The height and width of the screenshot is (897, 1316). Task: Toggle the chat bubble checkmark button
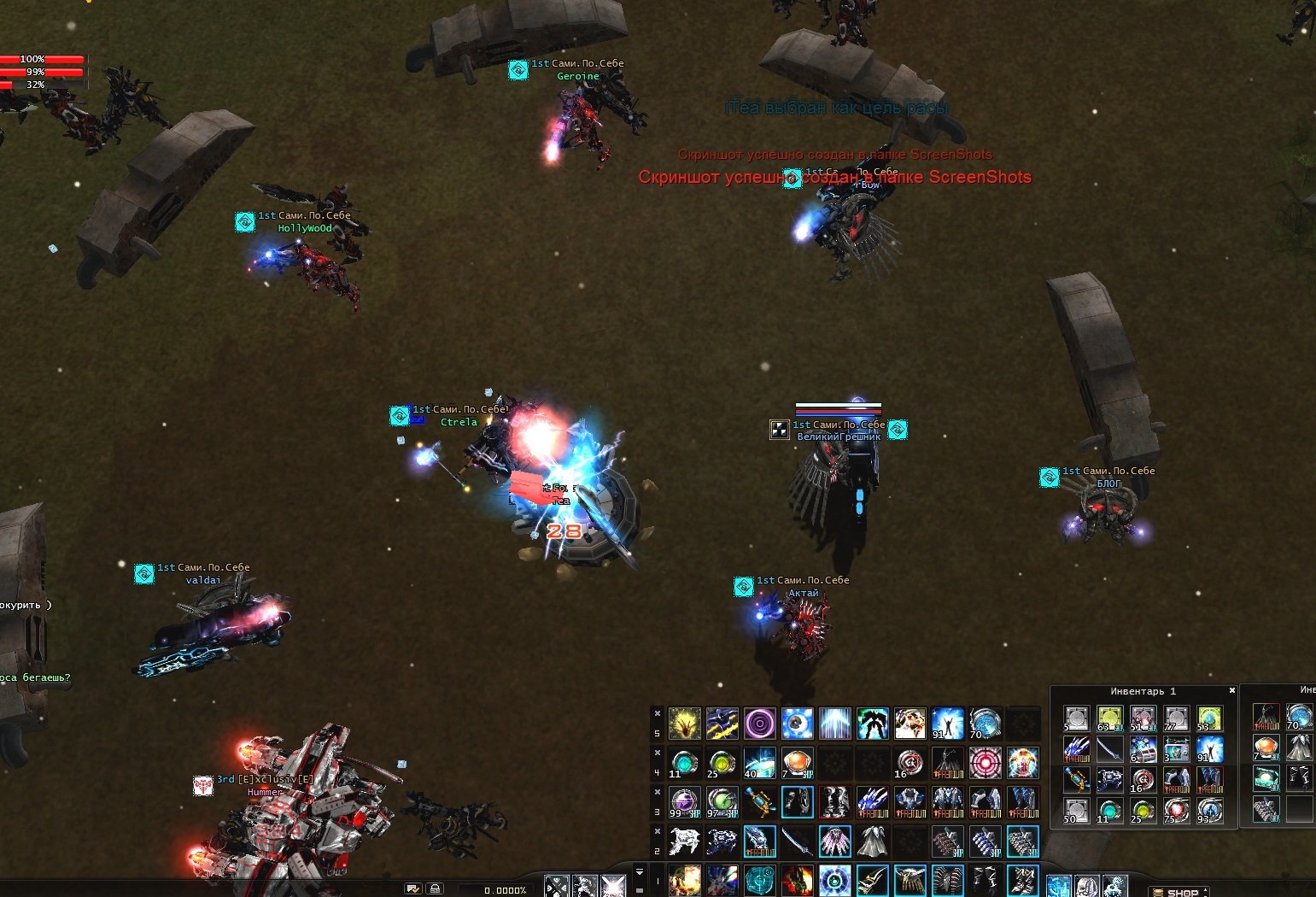[413, 889]
